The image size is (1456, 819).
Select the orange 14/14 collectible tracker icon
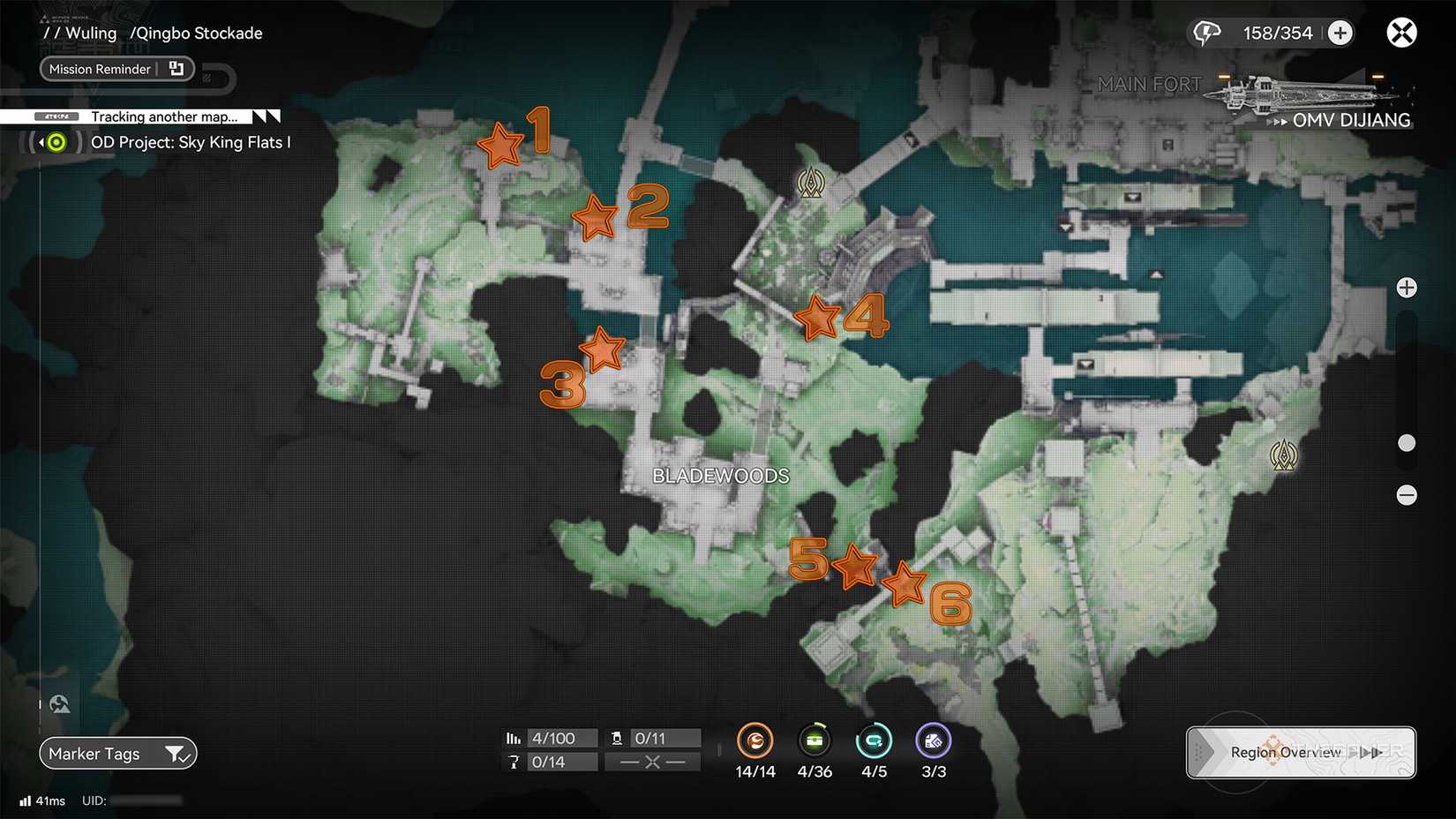[755, 741]
